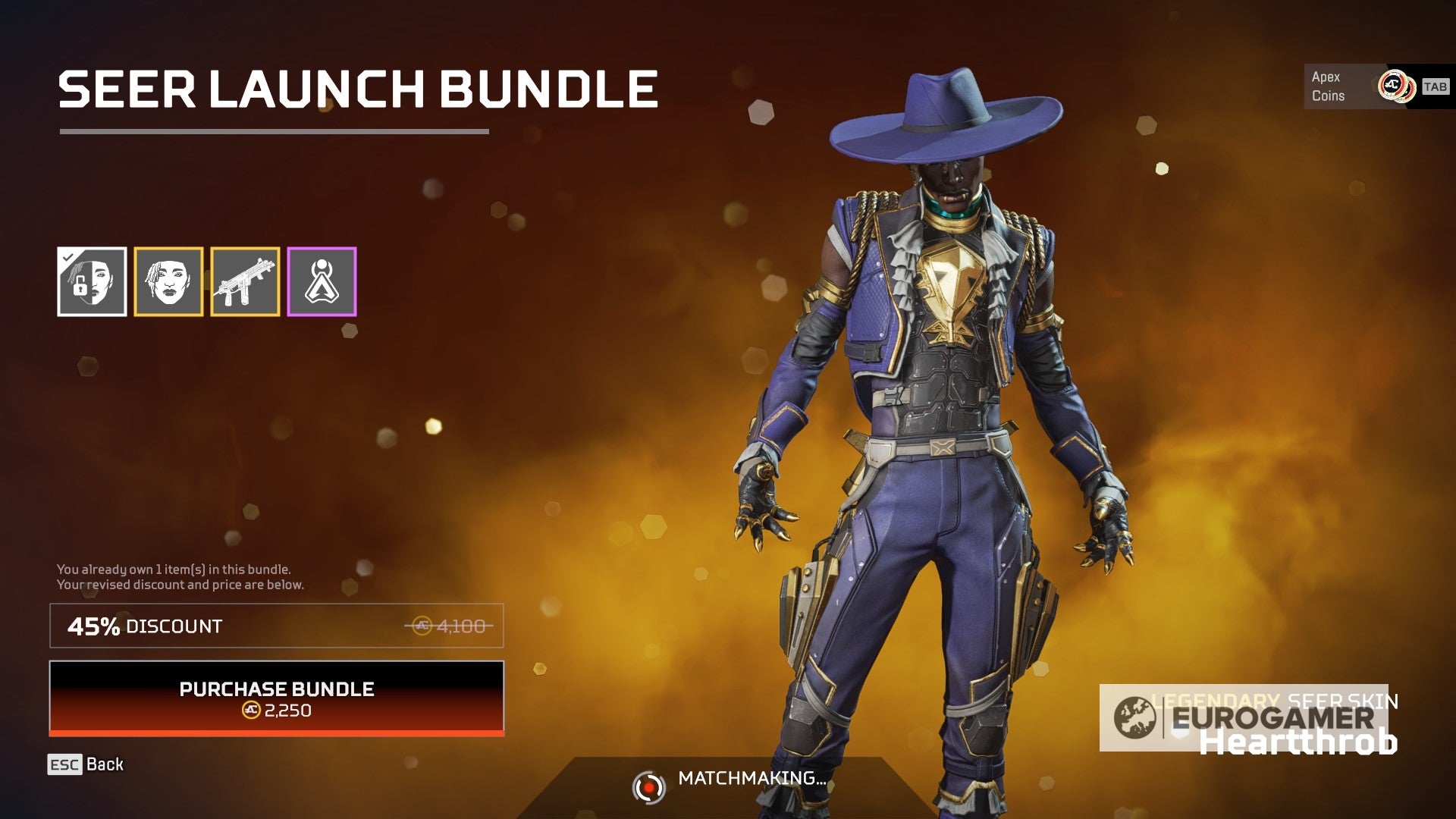Select the owned Seer character skin icon
Screen dimensions: 1456x819
[93, 281]
